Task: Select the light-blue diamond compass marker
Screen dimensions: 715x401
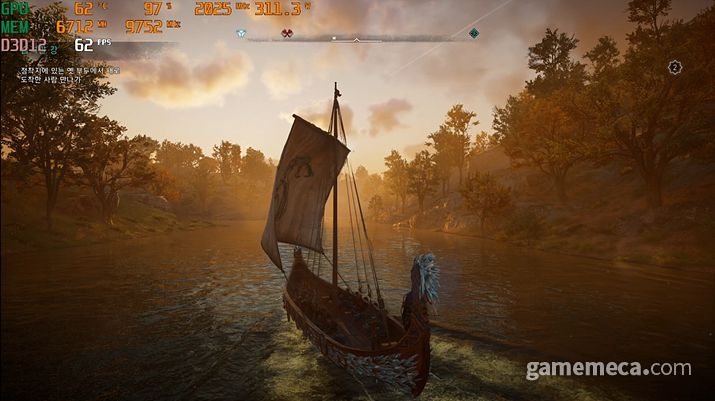Action: (240, 34)
